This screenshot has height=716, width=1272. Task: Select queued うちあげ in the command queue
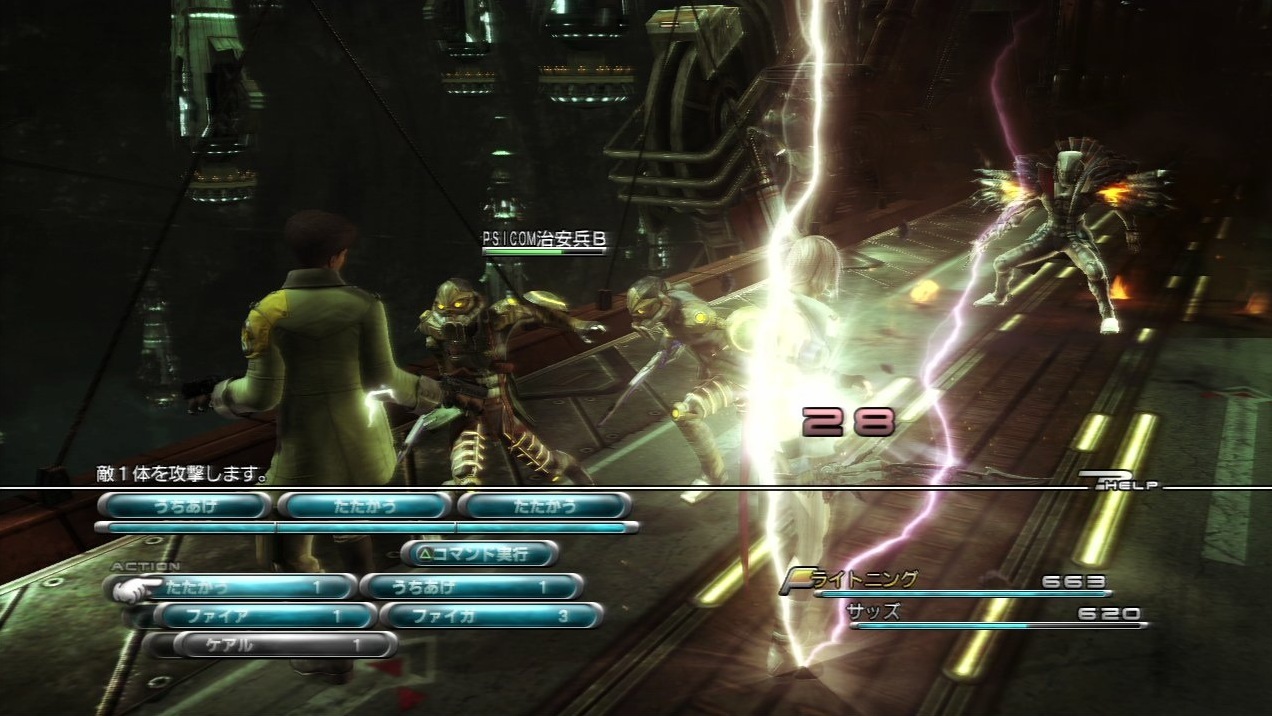point(185,506)
